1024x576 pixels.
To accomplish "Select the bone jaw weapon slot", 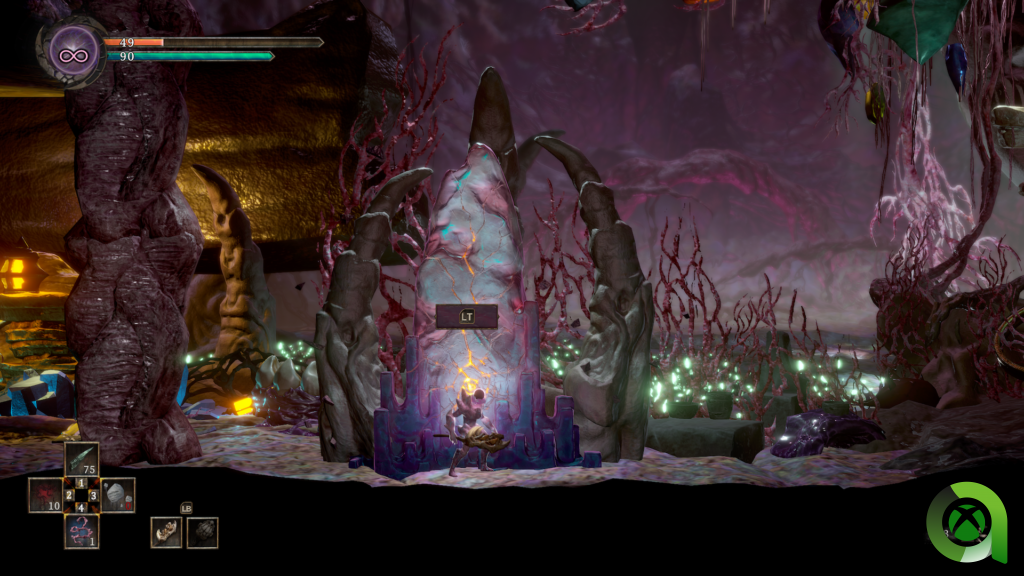I will (x=166, y=532).
